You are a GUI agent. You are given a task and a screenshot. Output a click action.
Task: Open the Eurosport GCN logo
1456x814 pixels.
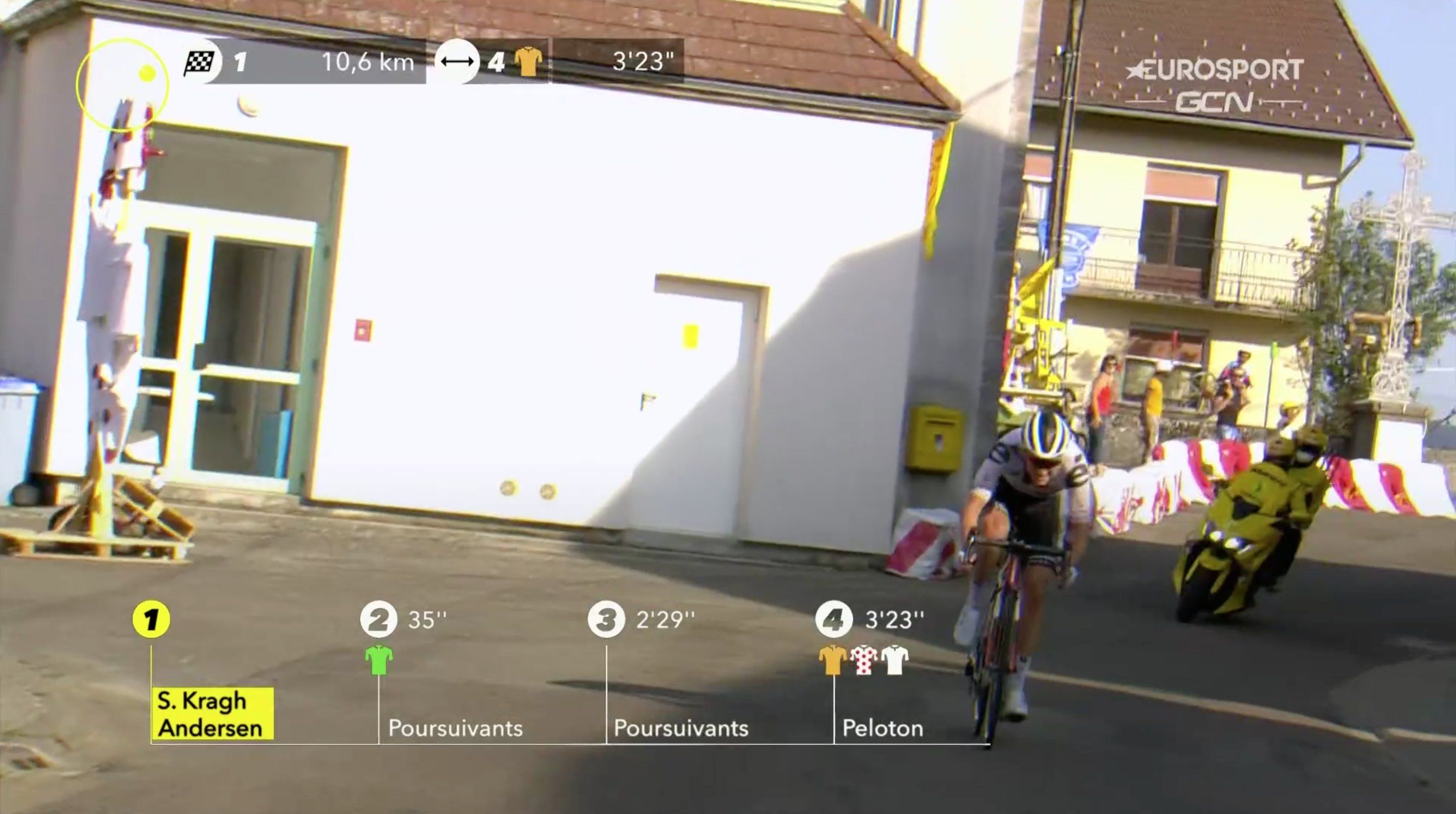[x=1214, y=86]
